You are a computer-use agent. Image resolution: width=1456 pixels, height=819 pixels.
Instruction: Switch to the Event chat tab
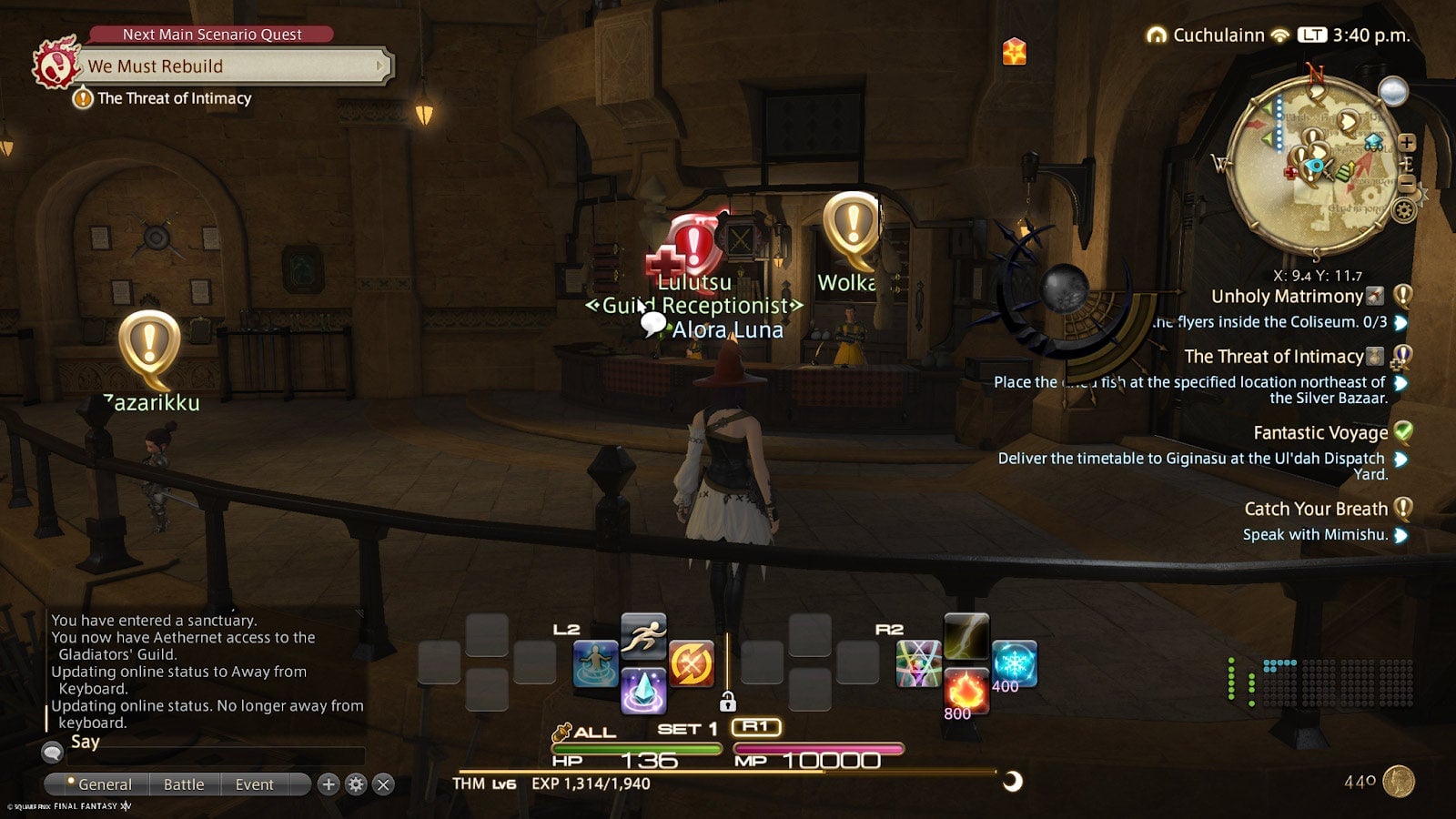[x=255, y=784]
